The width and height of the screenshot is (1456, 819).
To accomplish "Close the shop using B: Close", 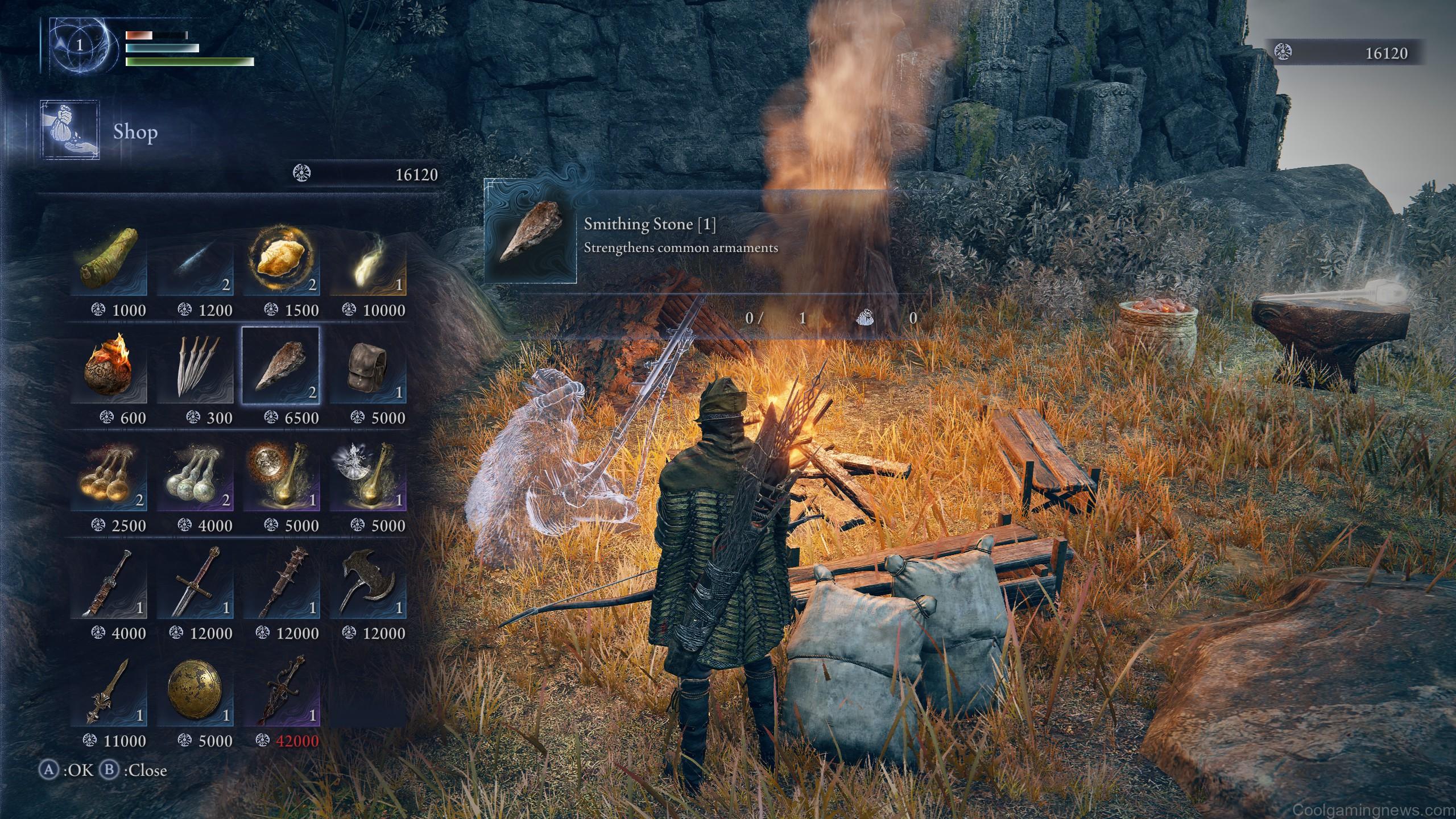I will [132, 771].
